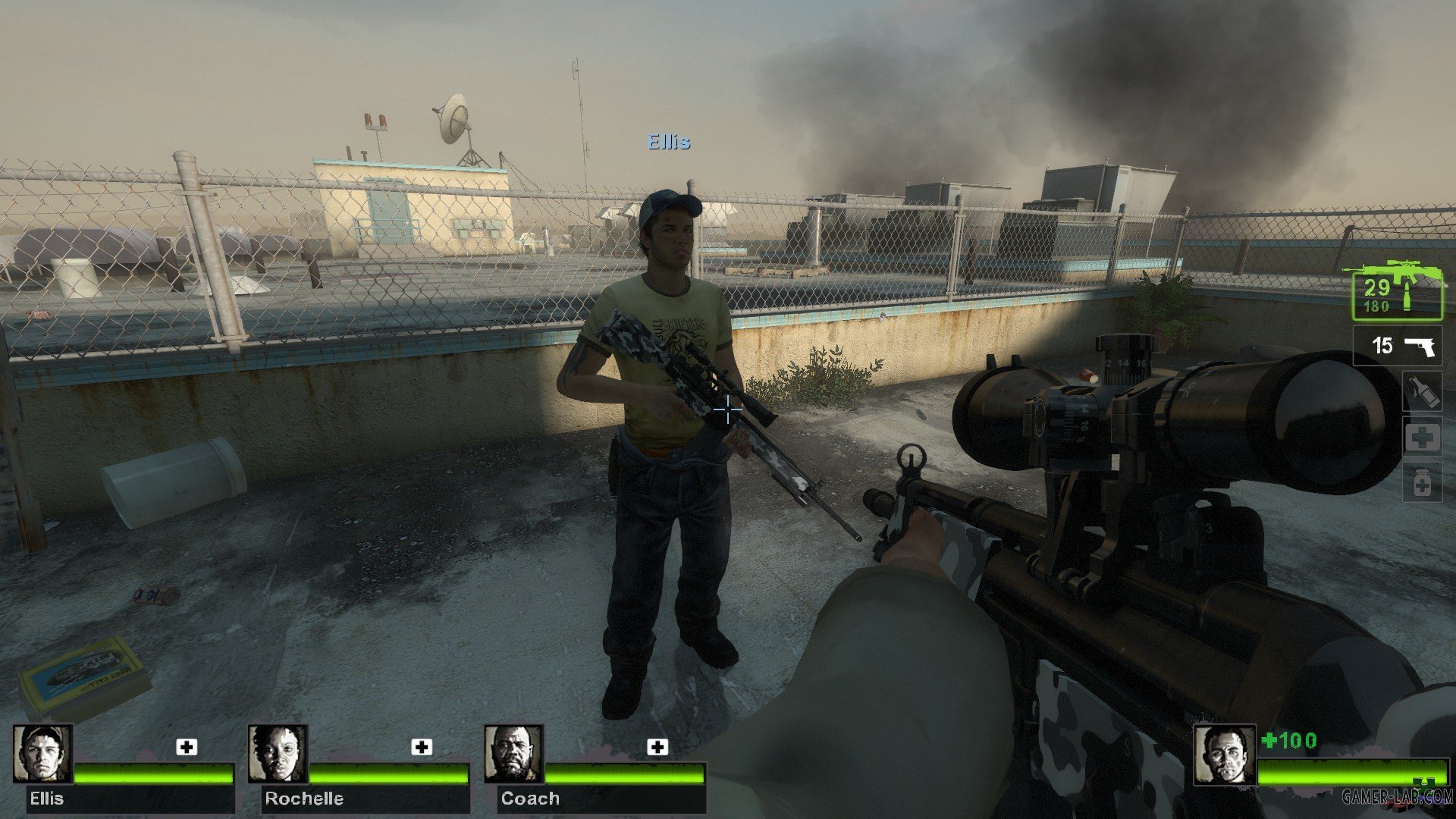Select the pain pills bottle slot
Image resolution: width=1456 pixels, height=819 pixels.
(1421, 482)
